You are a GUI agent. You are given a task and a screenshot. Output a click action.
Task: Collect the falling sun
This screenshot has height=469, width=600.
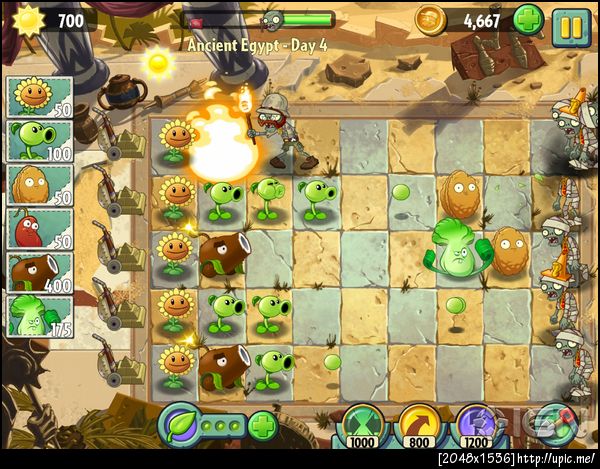157,62
